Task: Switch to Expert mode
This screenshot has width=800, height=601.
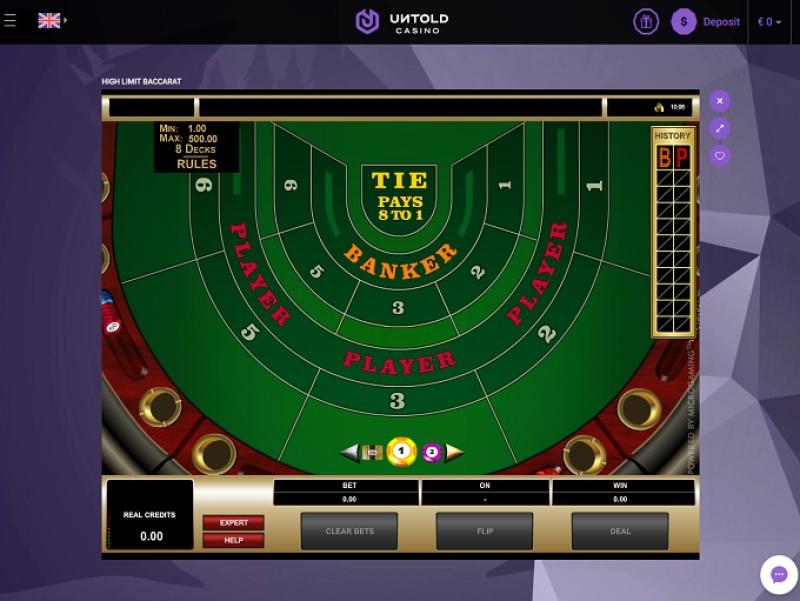Action: pyautogui.click(x=233, y=522)
